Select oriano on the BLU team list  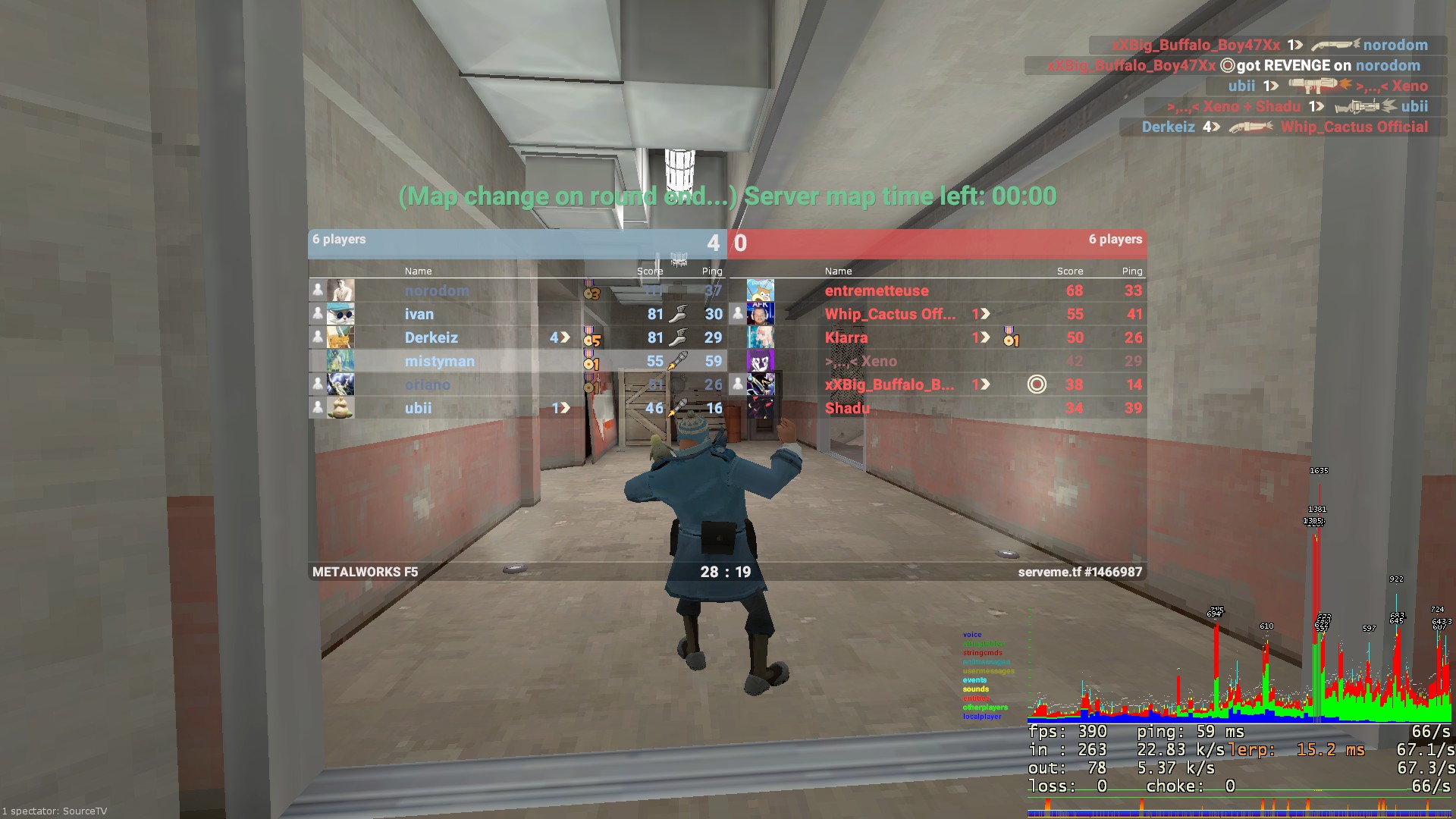coord(428,384)
